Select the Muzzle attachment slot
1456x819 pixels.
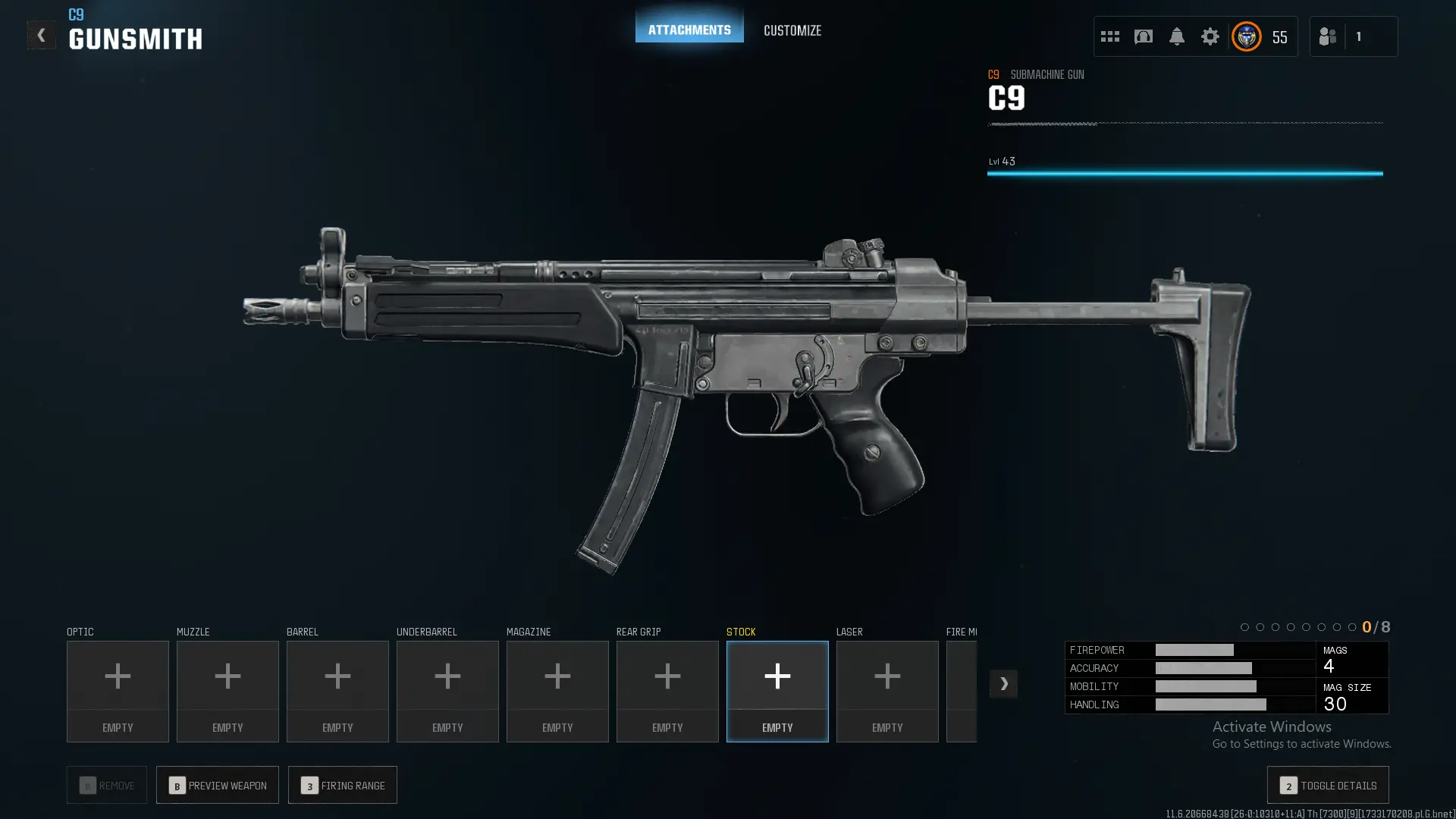click(227, 691)
